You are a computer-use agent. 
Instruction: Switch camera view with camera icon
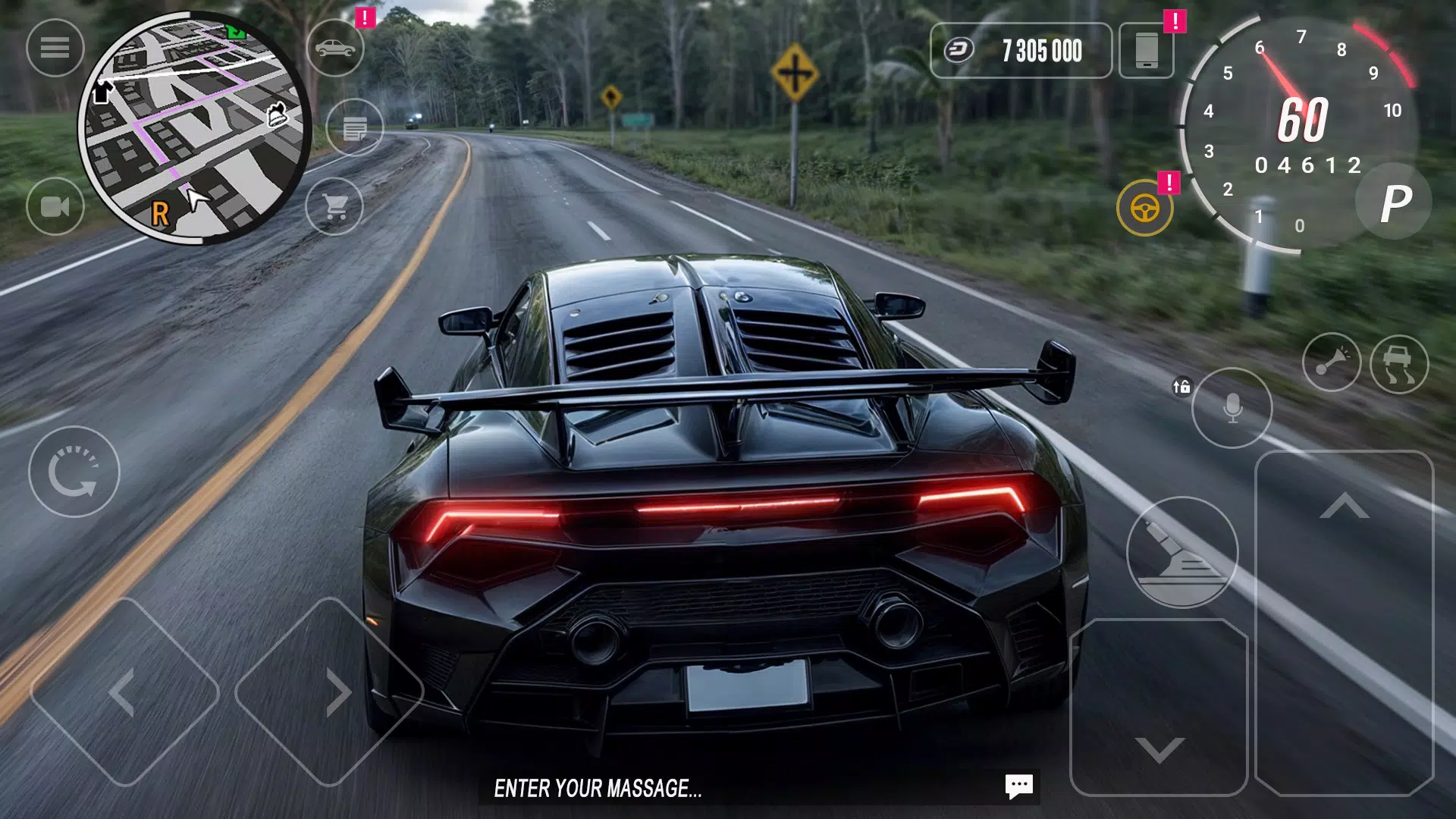55,206
